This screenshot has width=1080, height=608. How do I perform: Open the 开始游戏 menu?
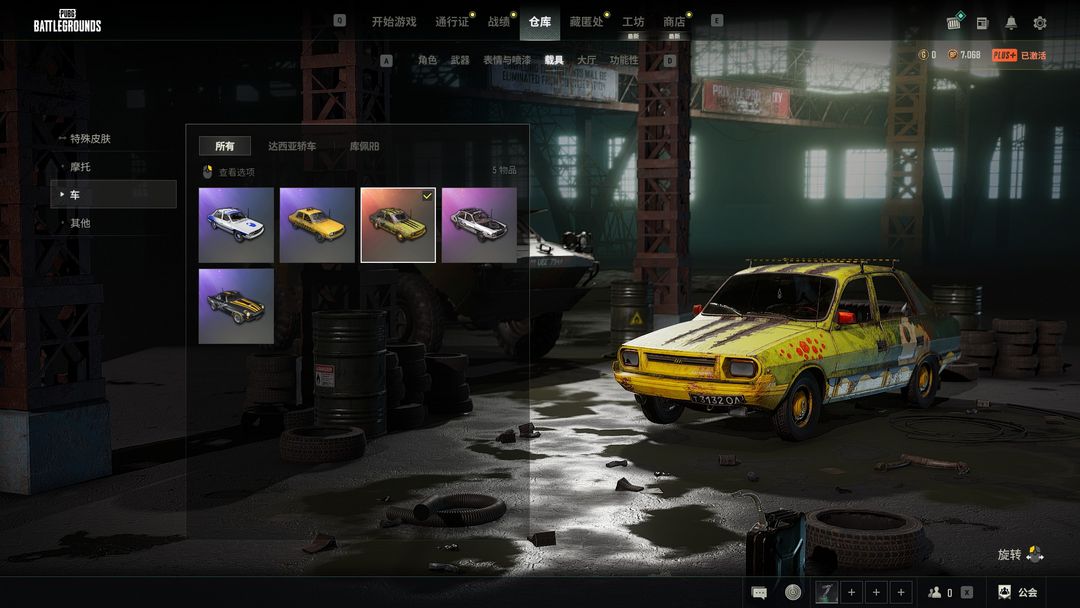click(x=394, y=22)
